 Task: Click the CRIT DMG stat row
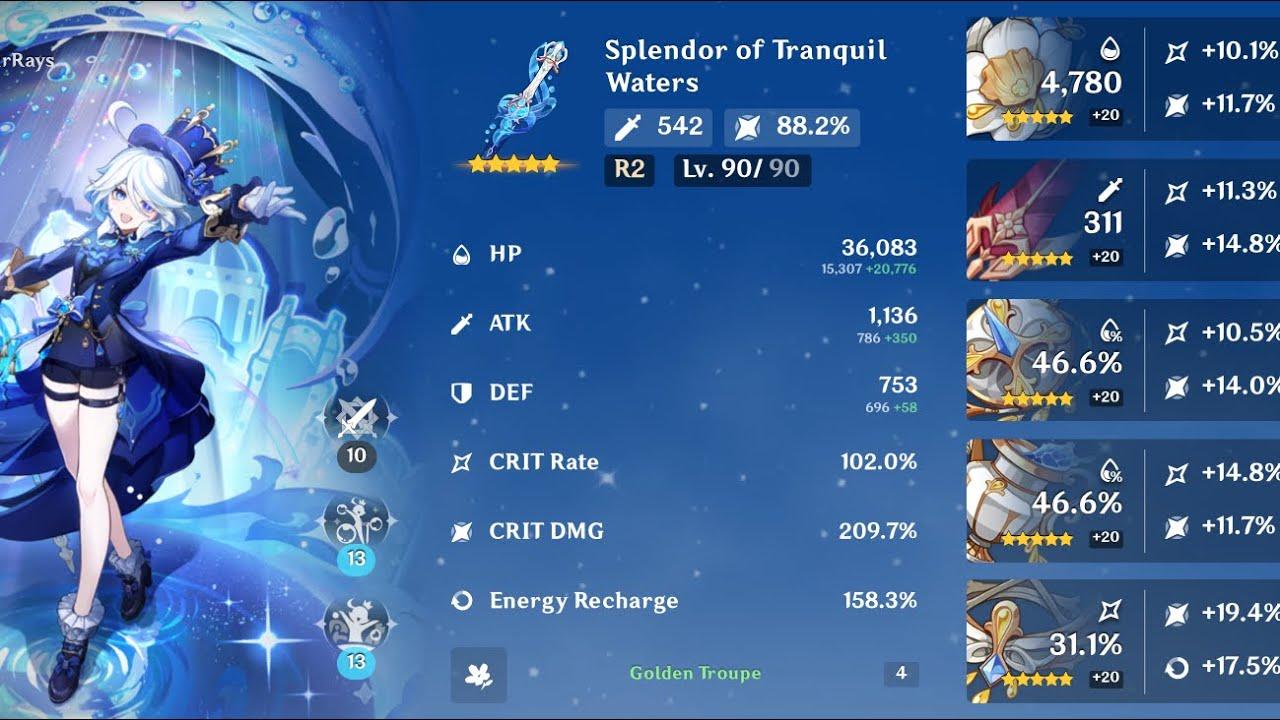pyautogui.click(x=684, y=531)
